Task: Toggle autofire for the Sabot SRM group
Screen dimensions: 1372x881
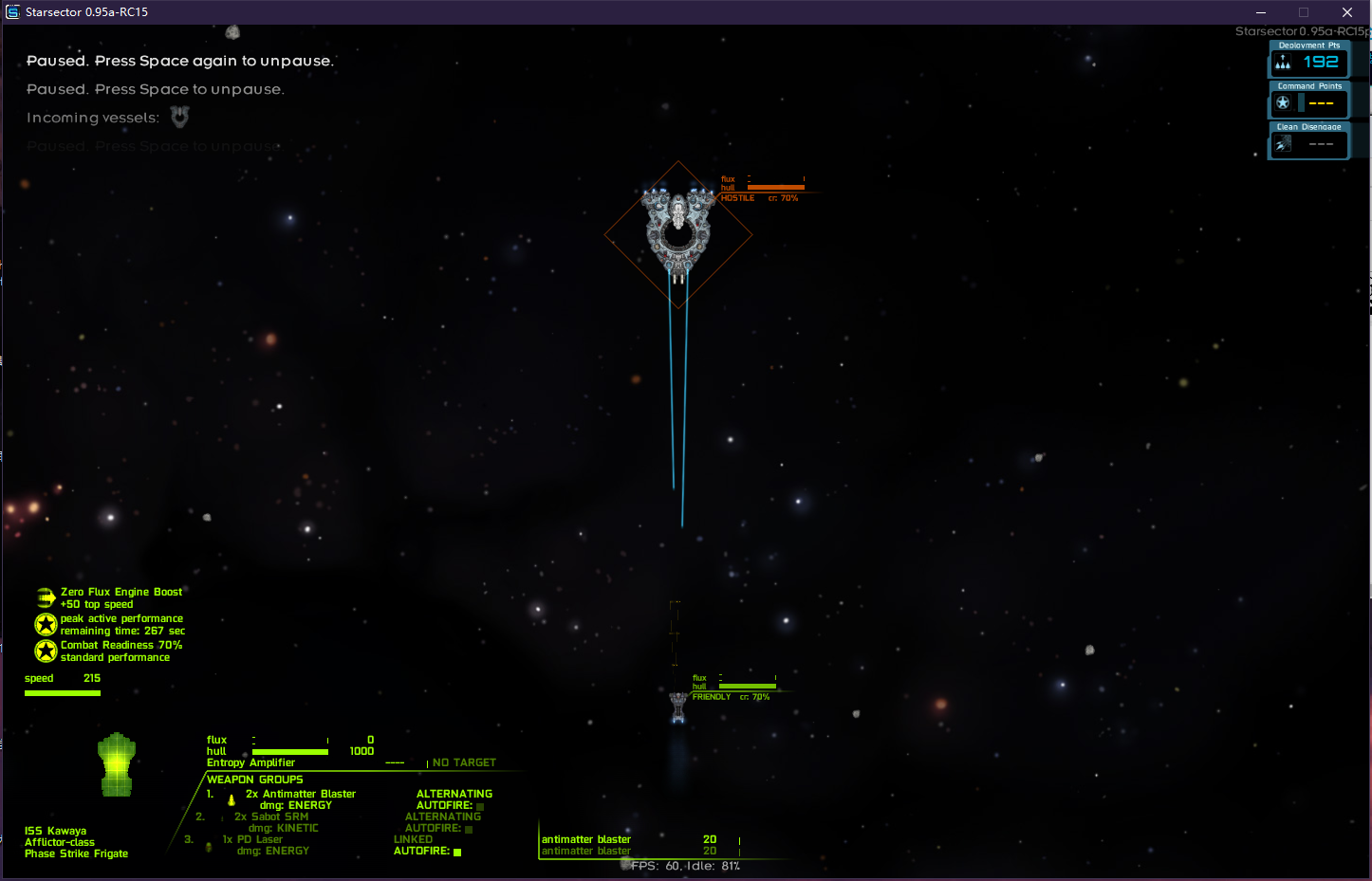Action: [x=469, y=830]
